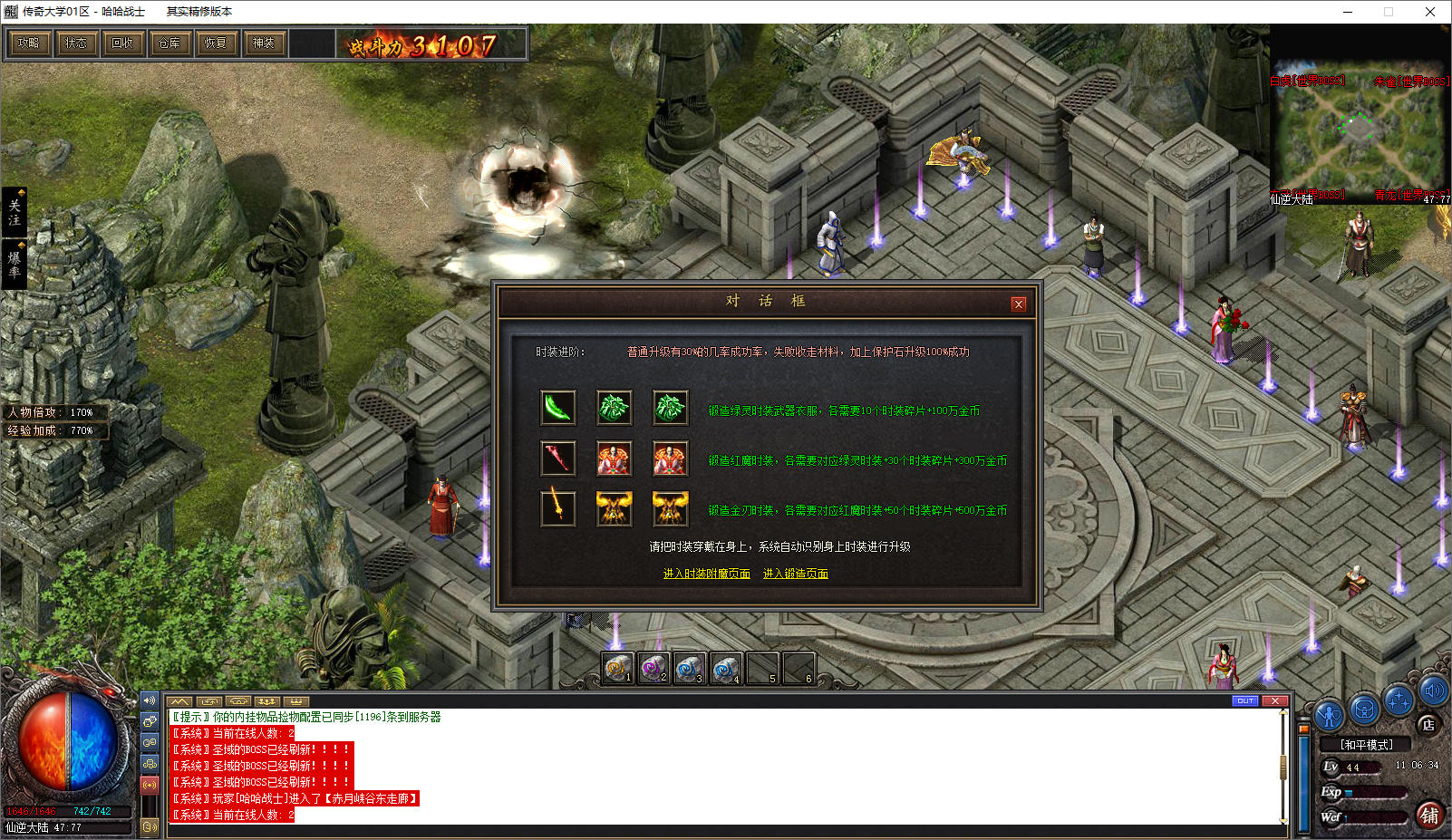1452x840 pixels.
Task: Use the orange scroll in hotbar slot 1
Action: pos(617,669)
